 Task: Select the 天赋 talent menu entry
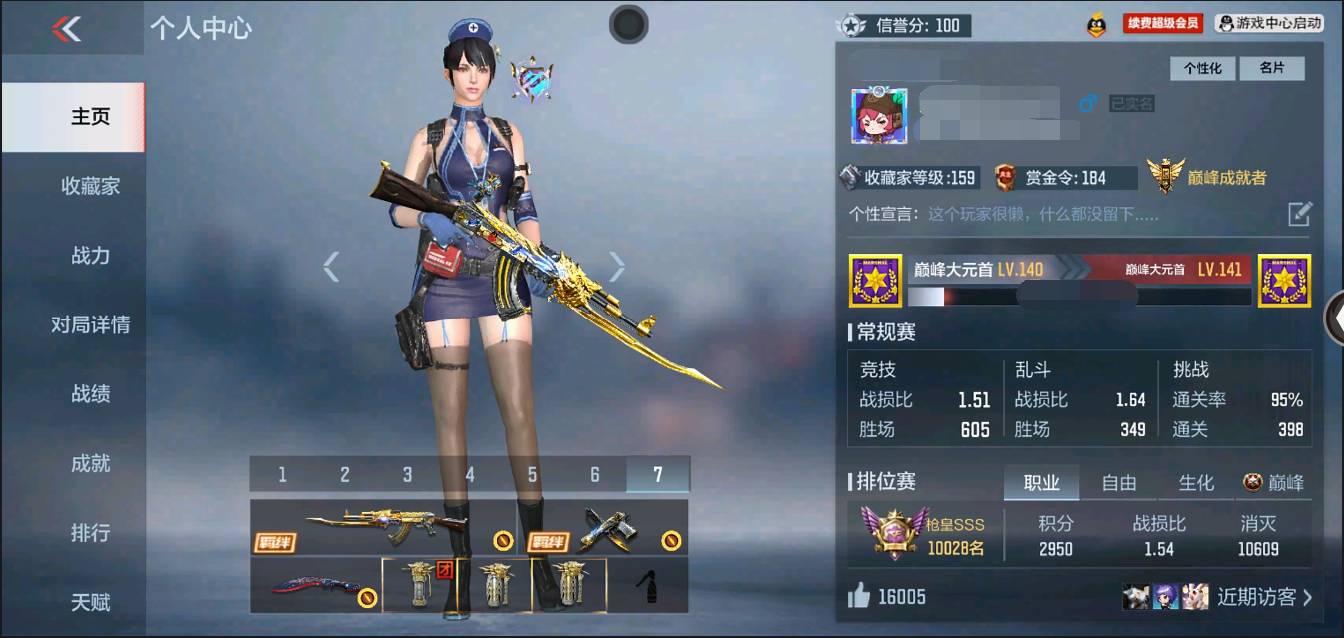tap(90, 602)
